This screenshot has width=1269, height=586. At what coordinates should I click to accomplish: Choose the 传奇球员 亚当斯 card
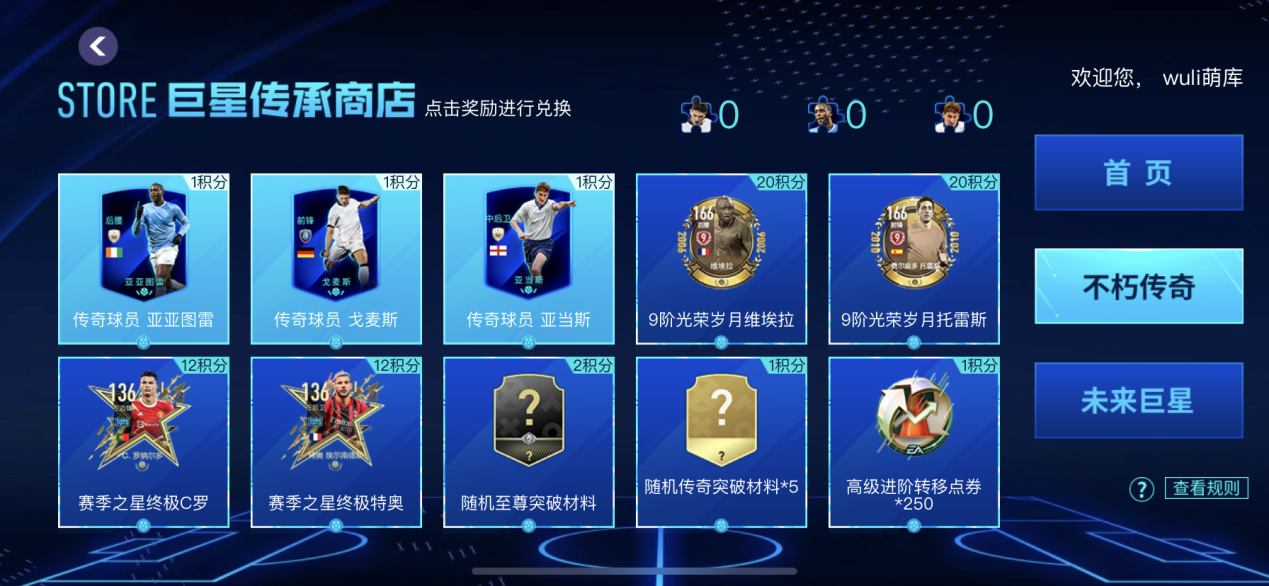coord(528,258)
